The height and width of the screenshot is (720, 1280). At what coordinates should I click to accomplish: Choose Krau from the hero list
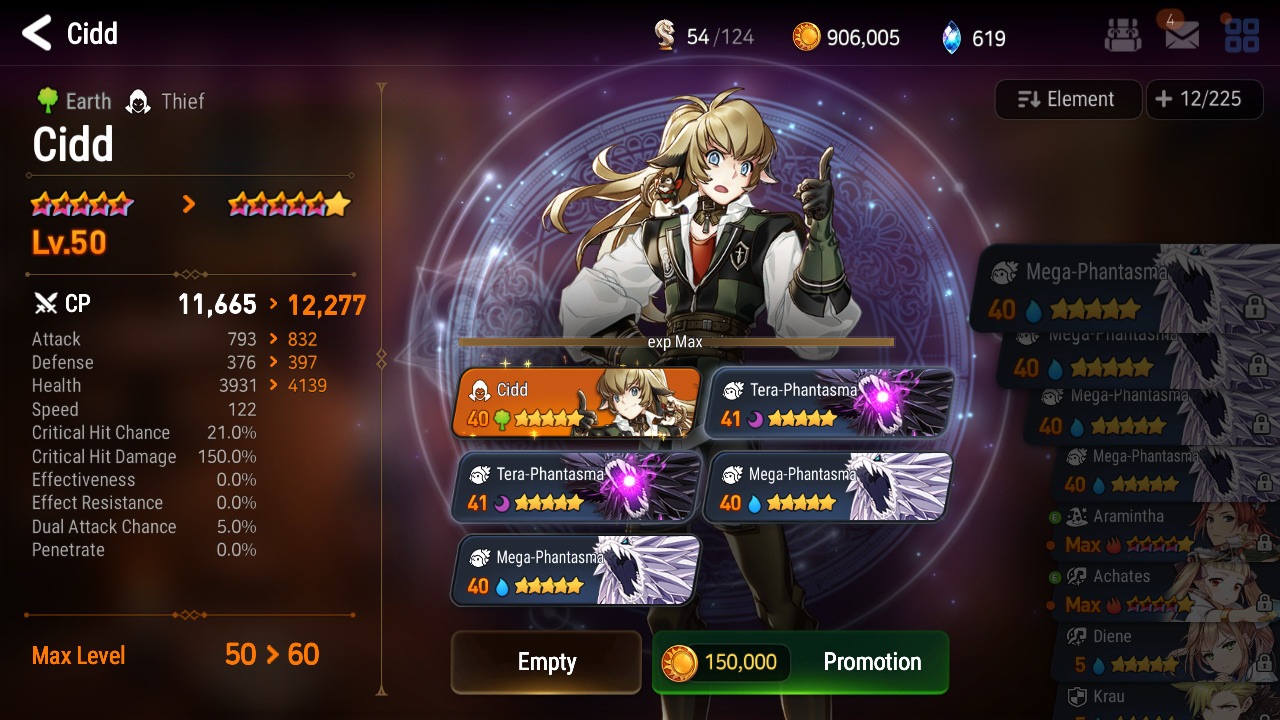tap(1165, 700)
